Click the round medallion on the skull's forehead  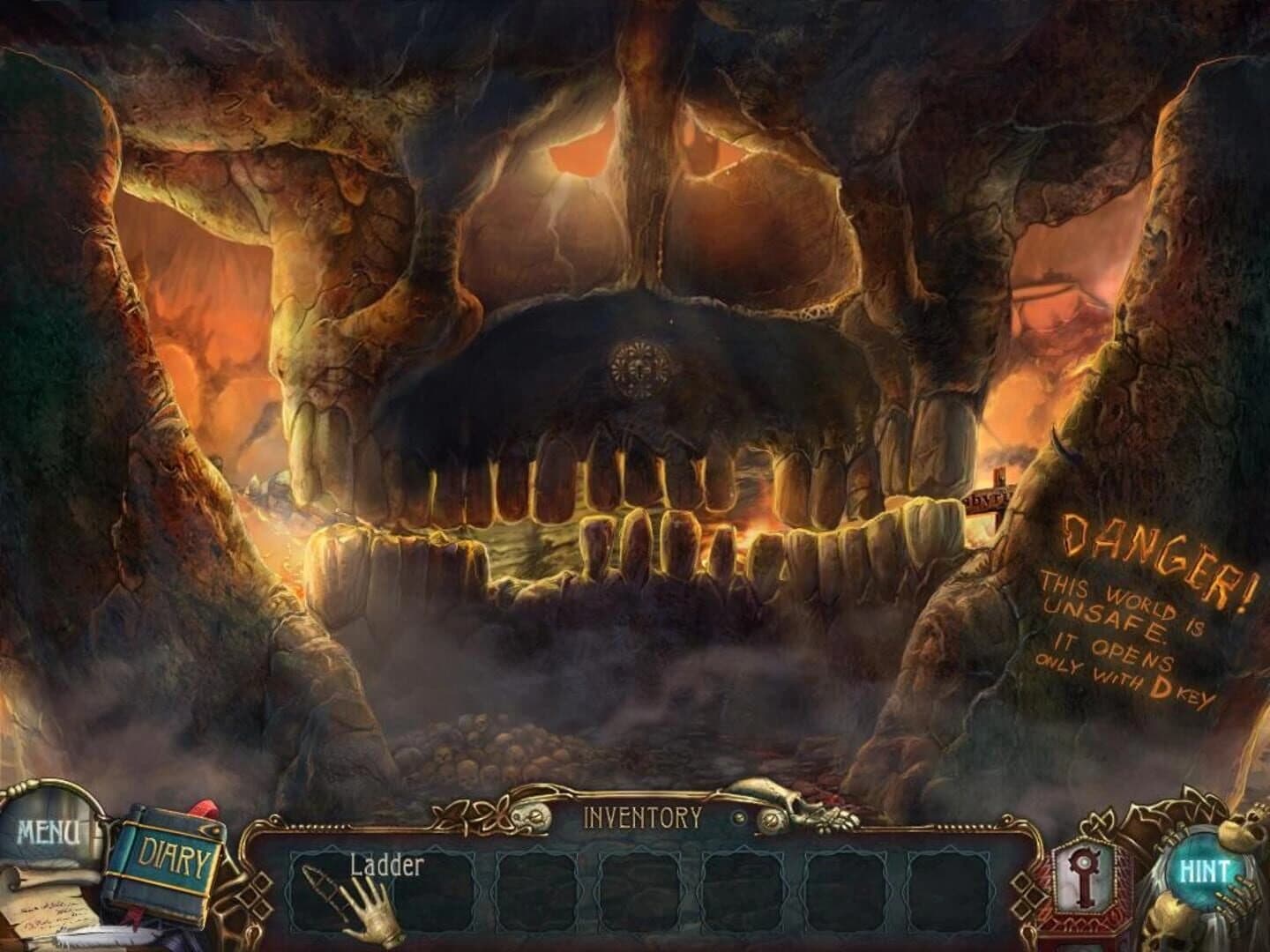click(x=639, y=361)
